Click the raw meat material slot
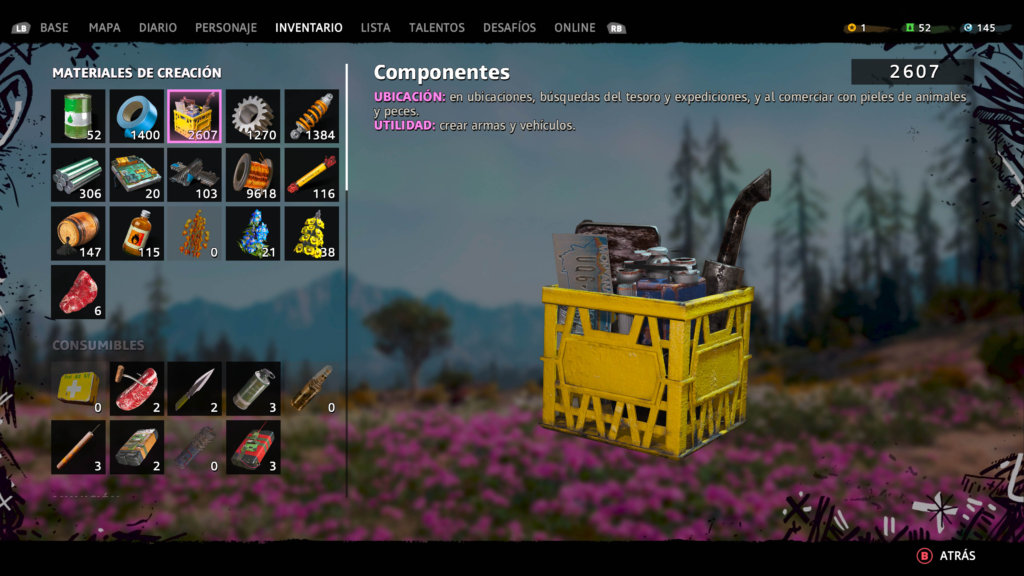Viewport: 1024px width, 576px height. coord(78,292)
